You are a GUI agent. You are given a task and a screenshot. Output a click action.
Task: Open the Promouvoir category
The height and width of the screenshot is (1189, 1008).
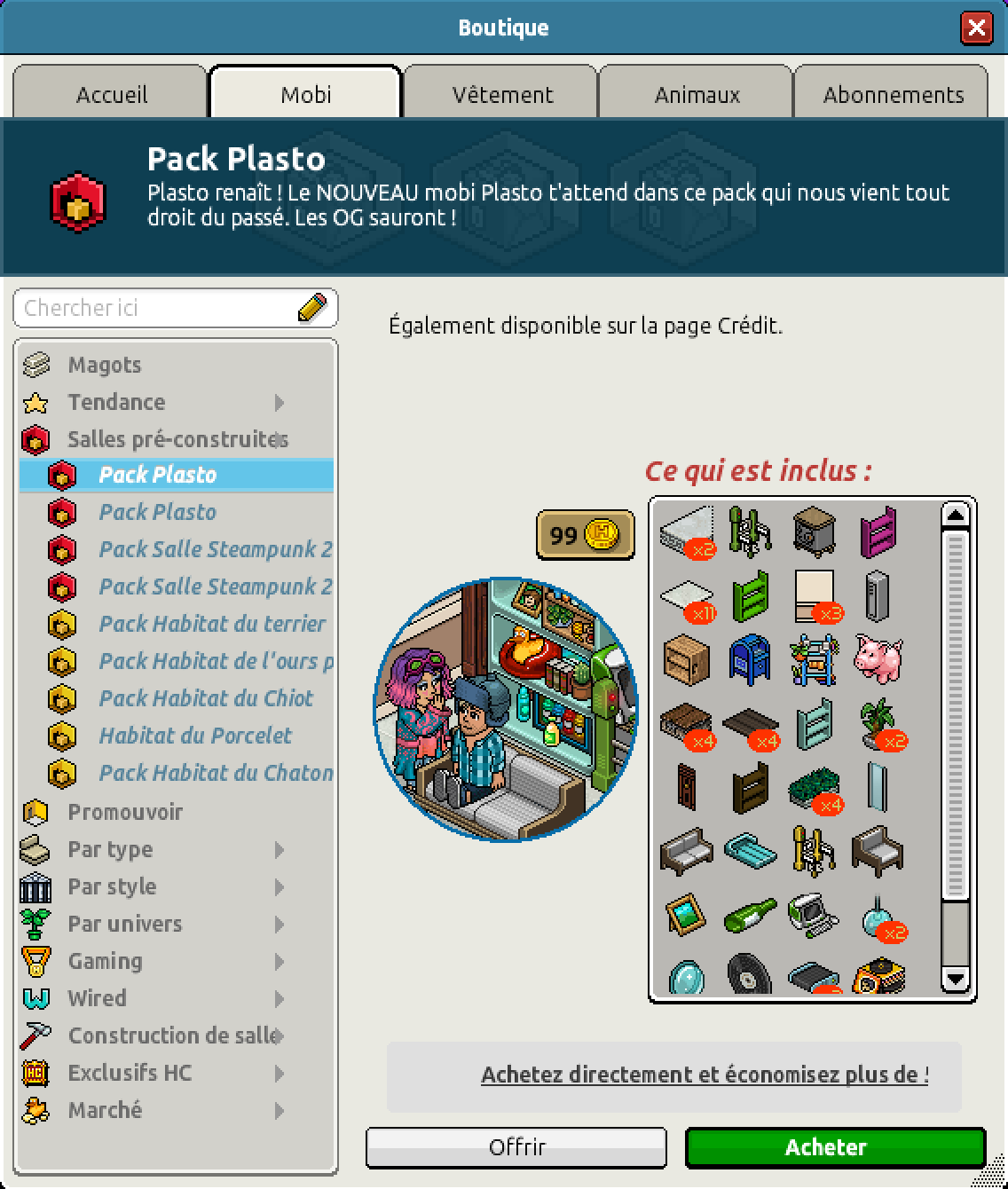coord(125,812)
